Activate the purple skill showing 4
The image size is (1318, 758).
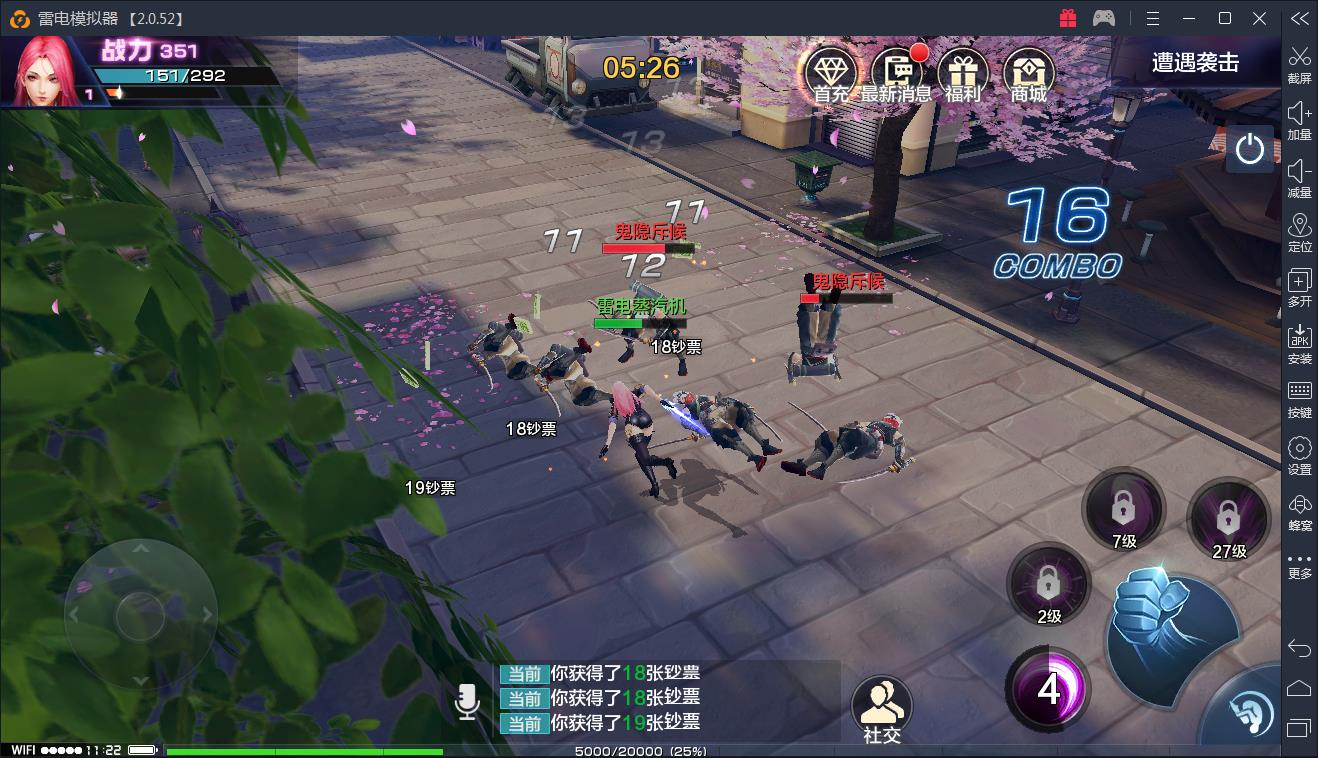tap(1048, 689)
